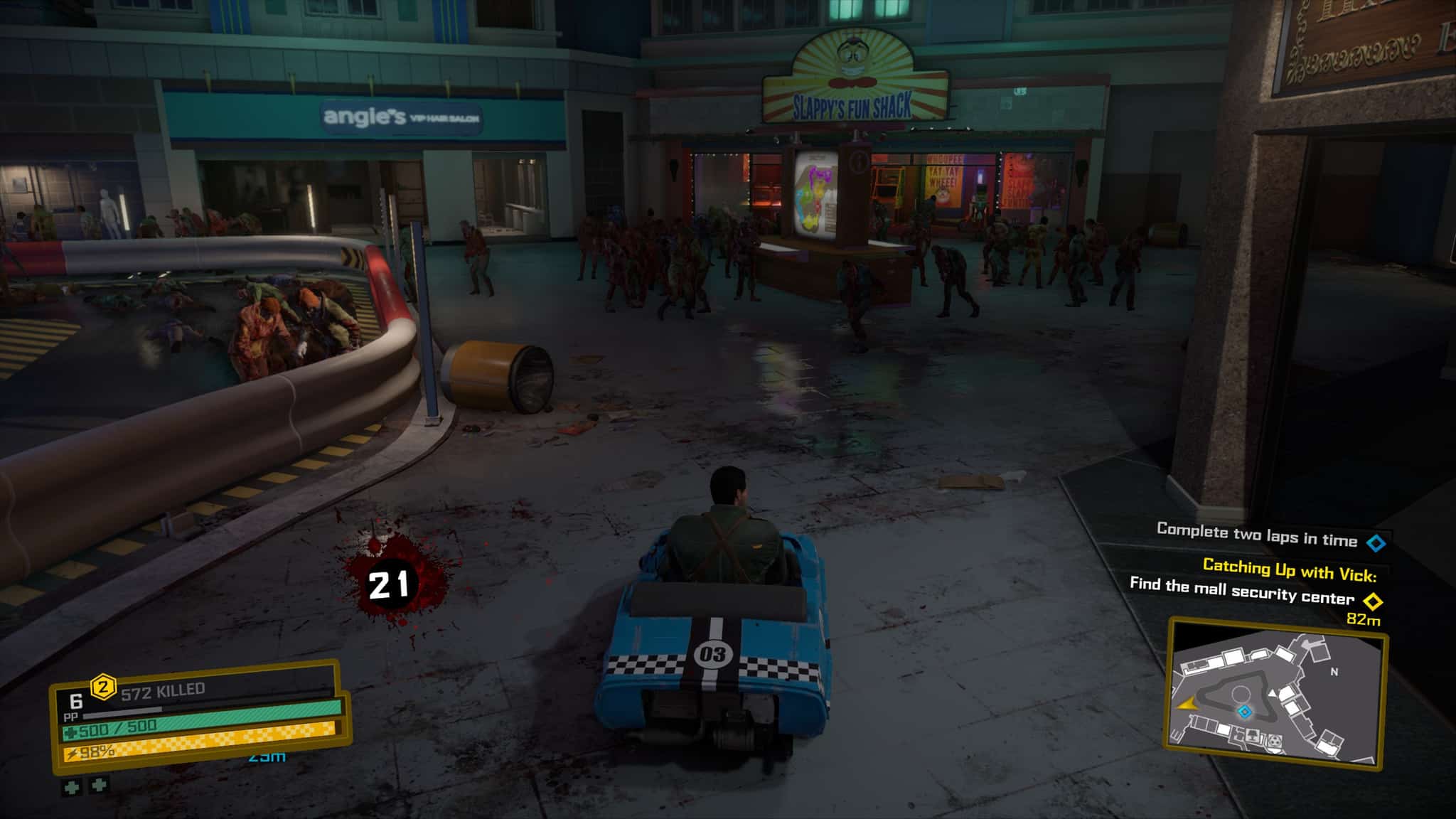Viewport: 1456px width, 819px height.
Task: Toggle the 572 KILLED counter display
Action: [x=161, y=690]
